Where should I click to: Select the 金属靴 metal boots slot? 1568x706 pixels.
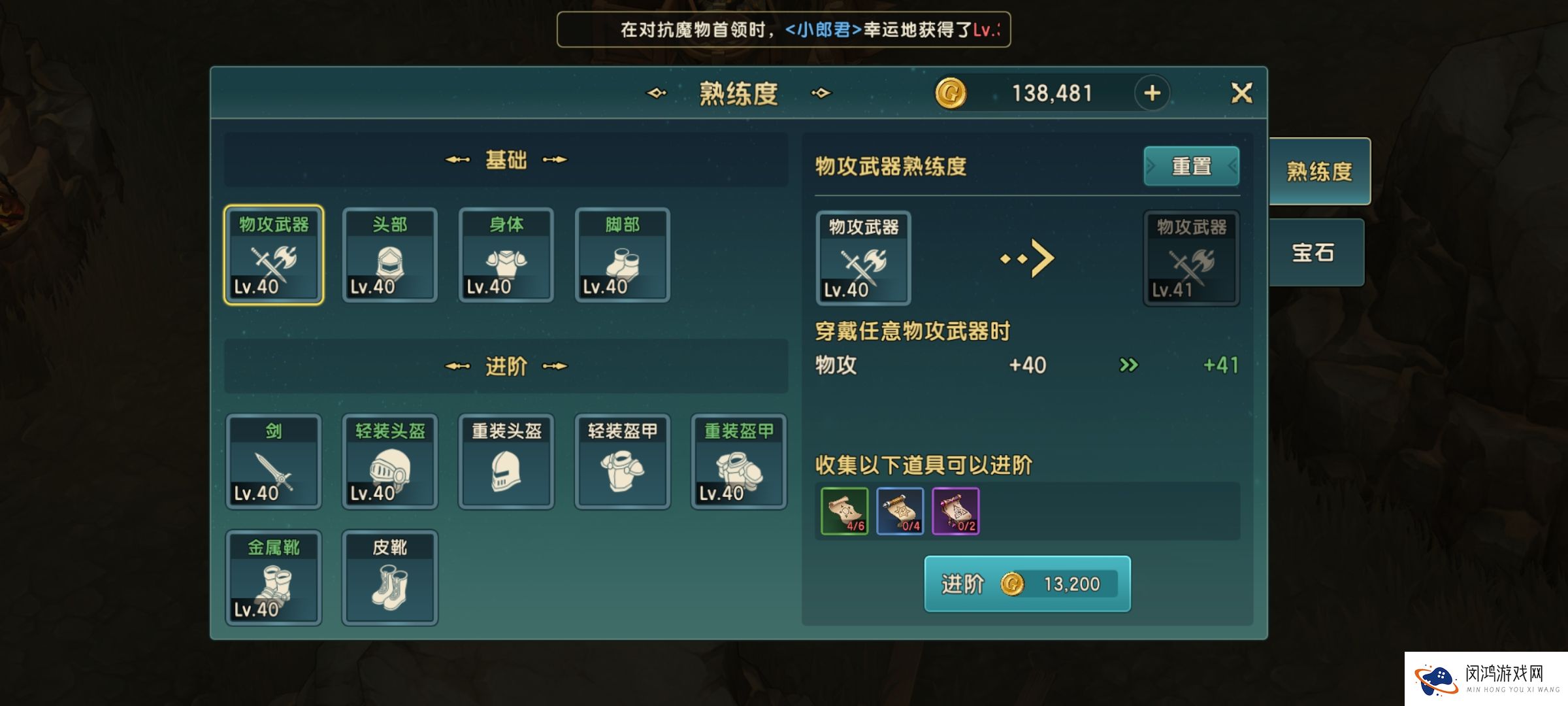(273, 578)
